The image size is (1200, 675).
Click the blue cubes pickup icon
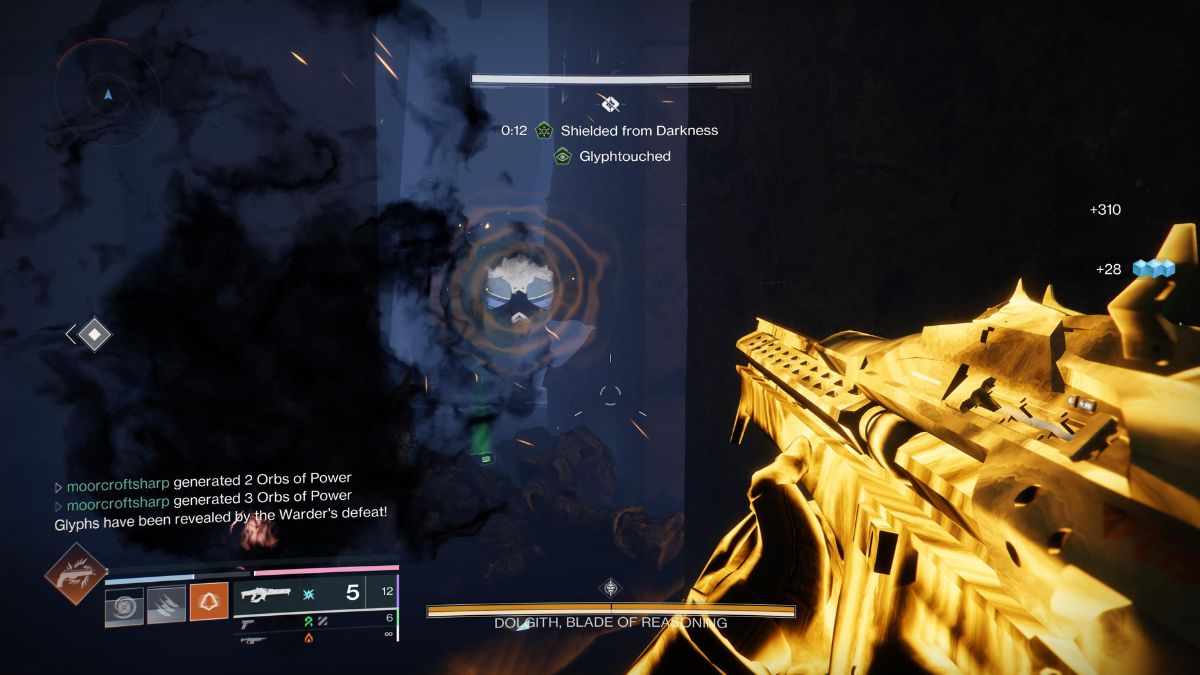pos(1152,269)
